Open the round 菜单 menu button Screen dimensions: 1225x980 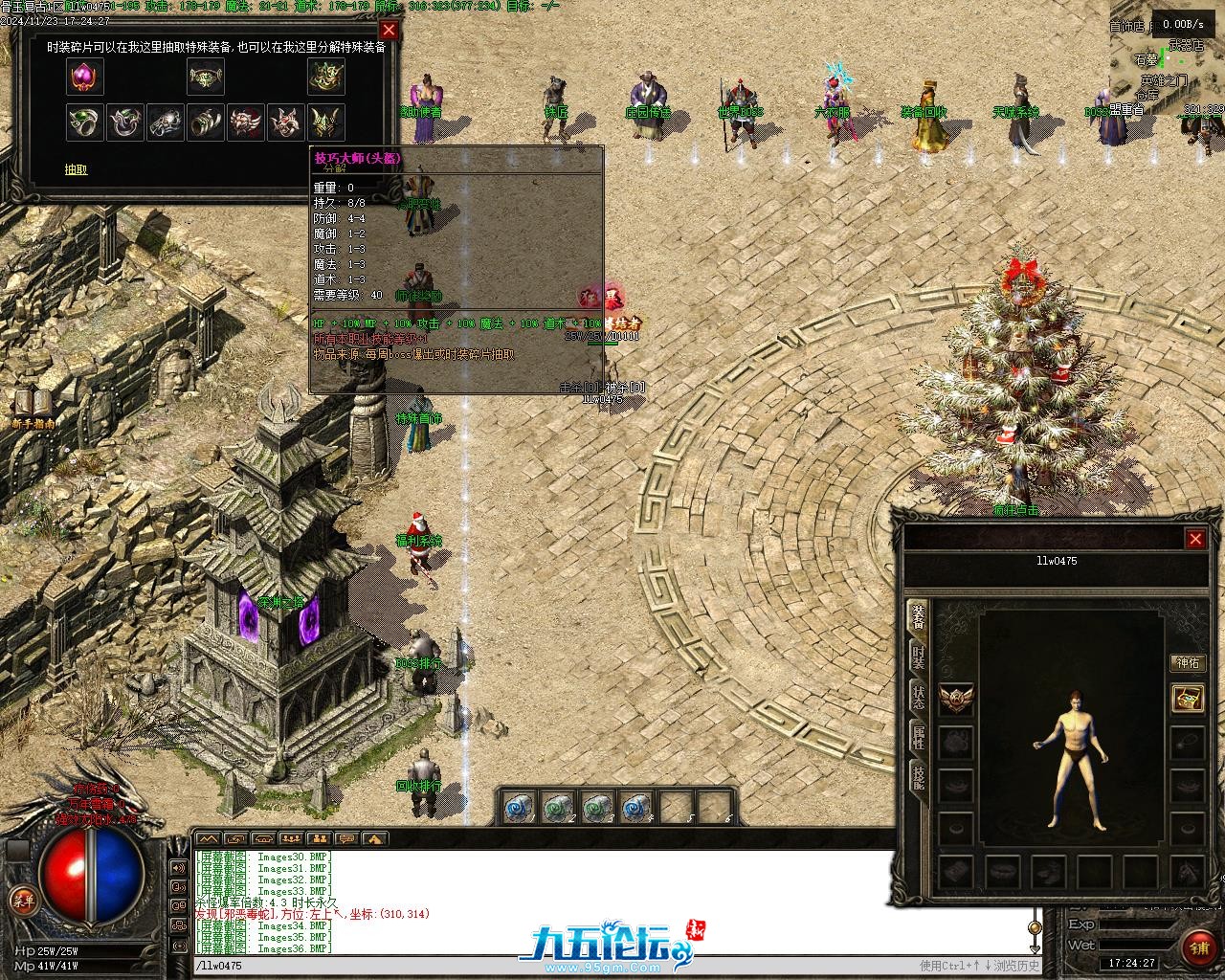[21, 901]
